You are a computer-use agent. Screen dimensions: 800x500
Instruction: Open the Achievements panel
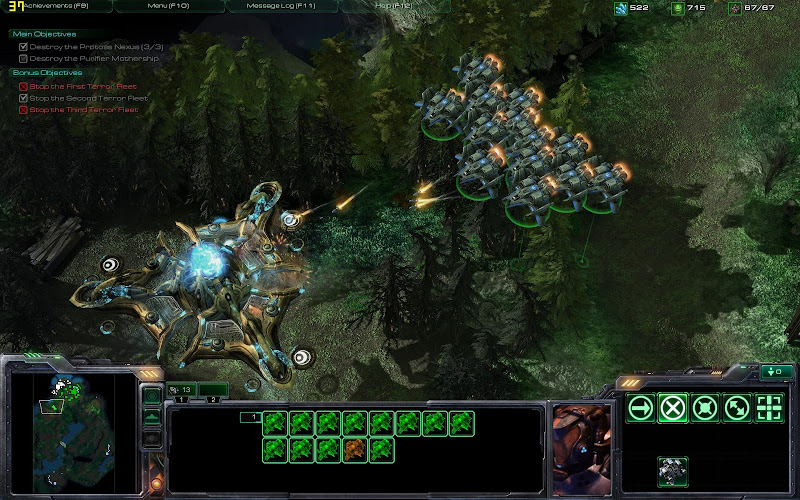click(x=62, y=6)
